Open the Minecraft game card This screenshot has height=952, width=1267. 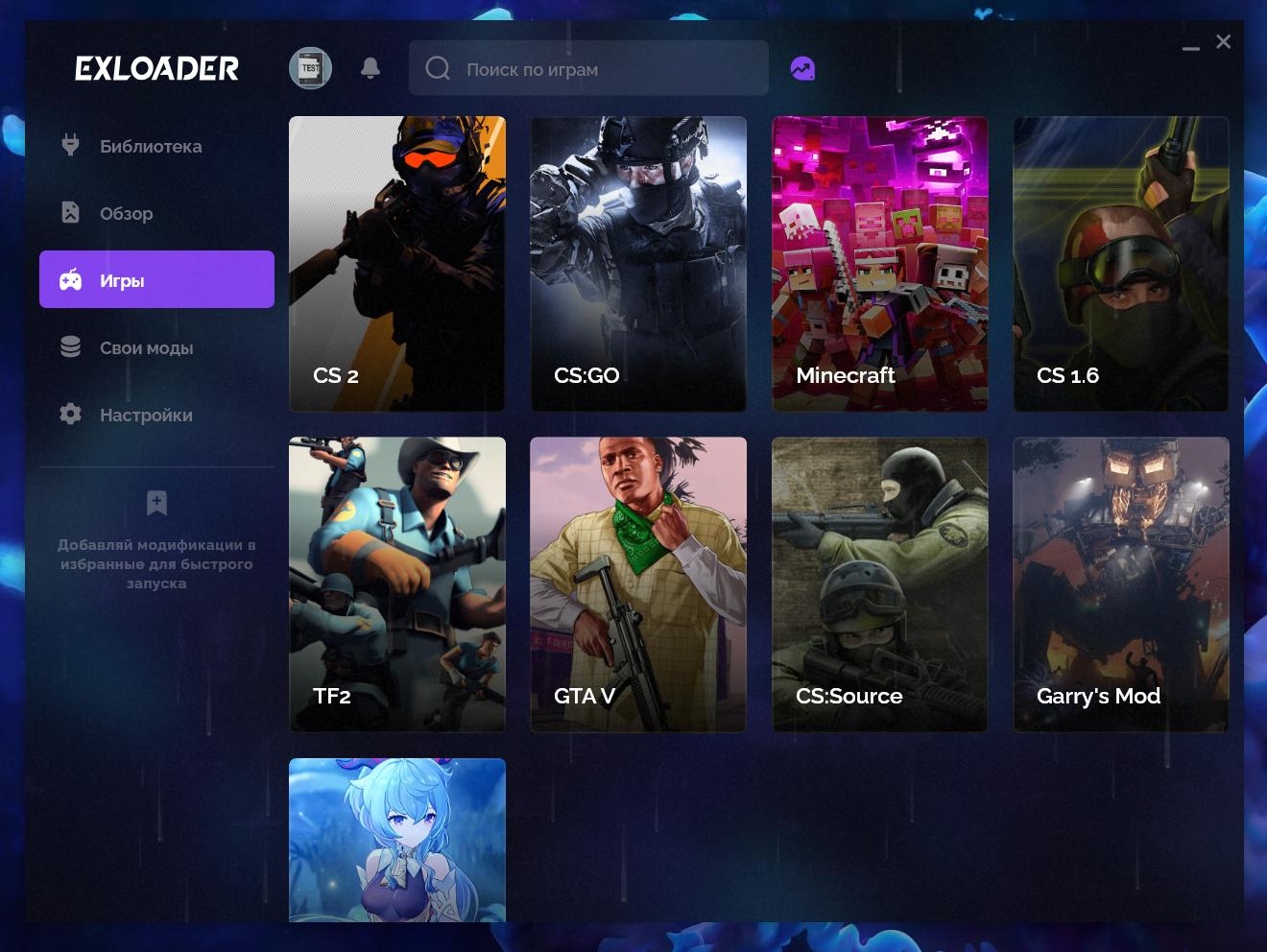879,264
